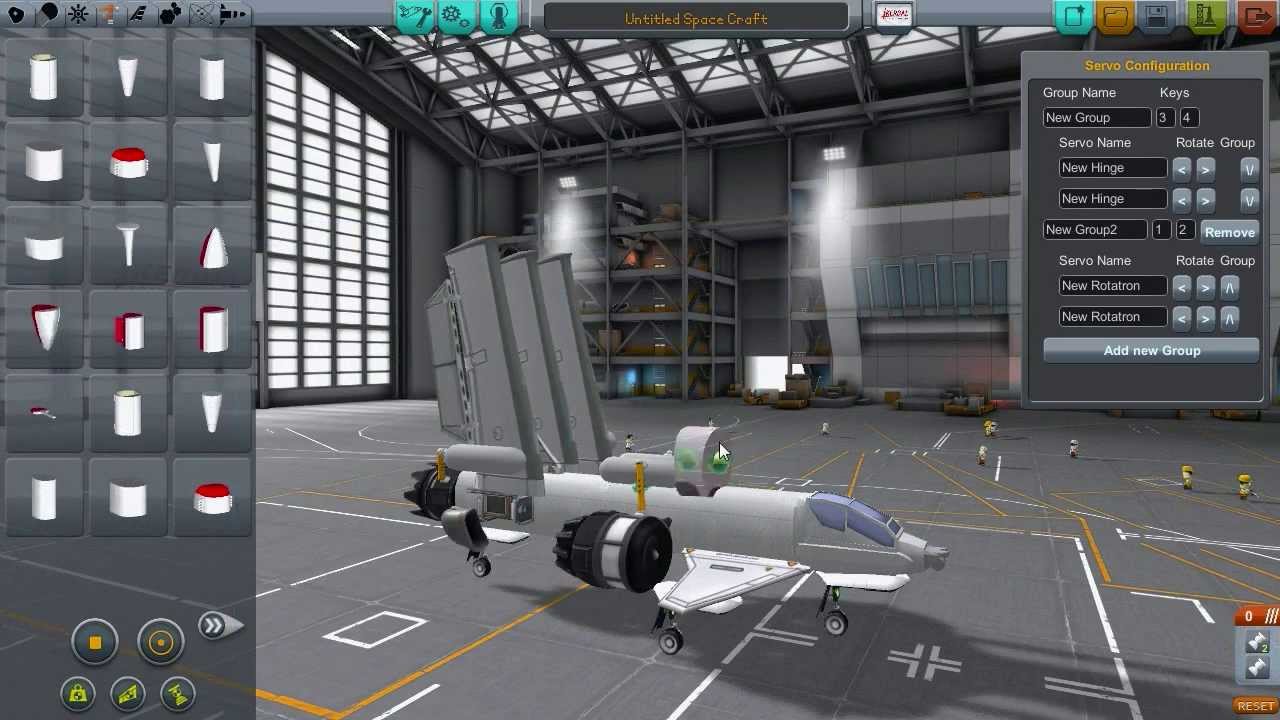The image size is (1280, 720).
Task: Edit the New Group2 name field
Action: click(x=1094, y=230)
